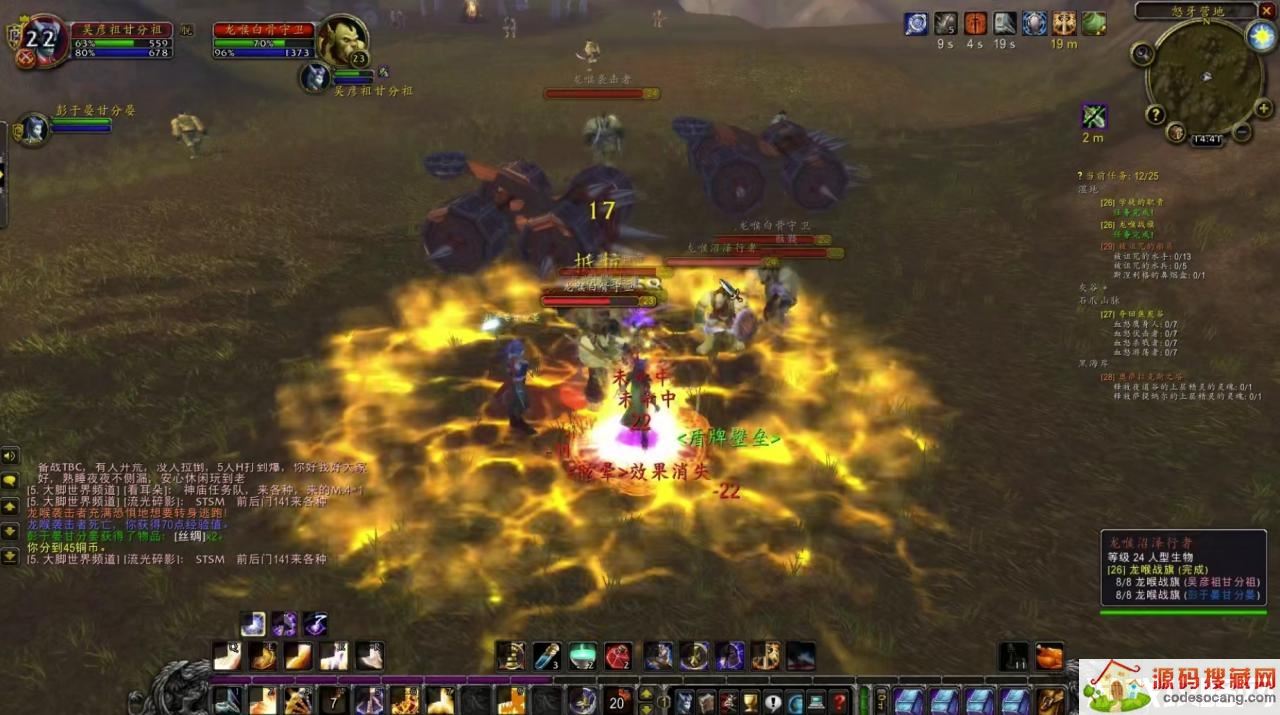
Task: Page the action bar up with the arrow
Action: (x=646, y=691)
